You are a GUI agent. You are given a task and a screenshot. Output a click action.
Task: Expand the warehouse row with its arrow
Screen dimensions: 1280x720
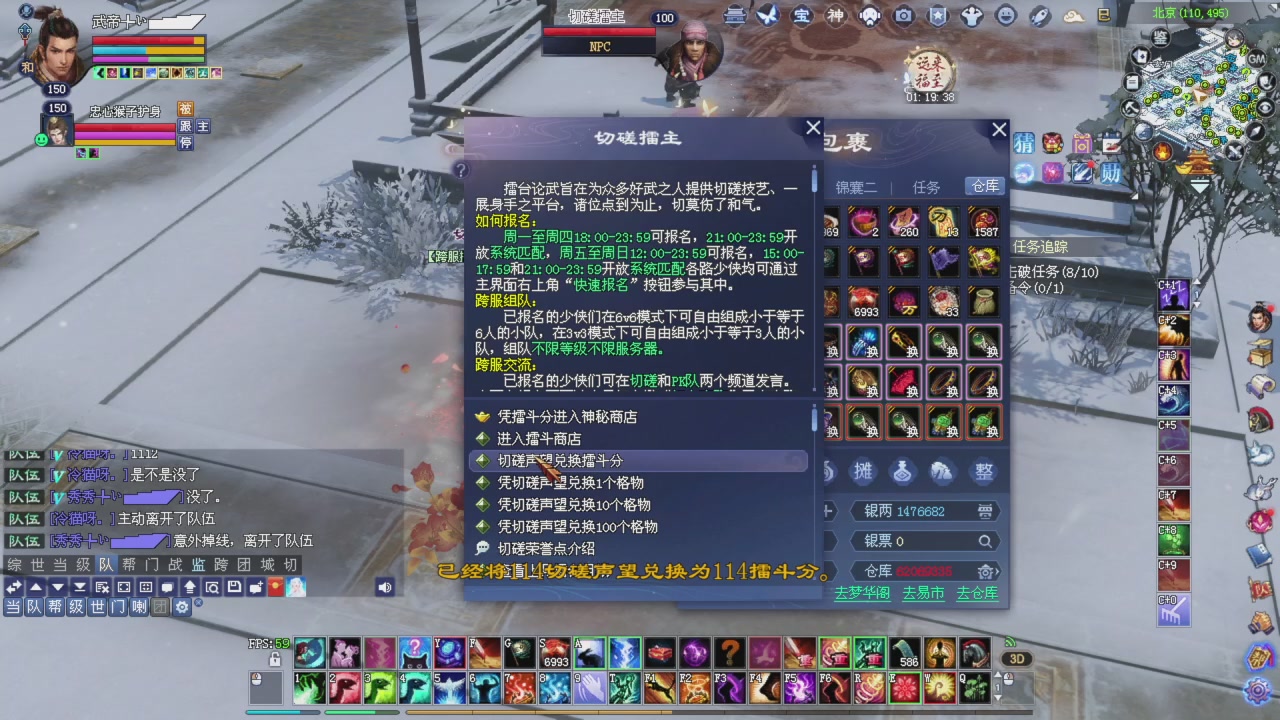(x=997, y=572)
